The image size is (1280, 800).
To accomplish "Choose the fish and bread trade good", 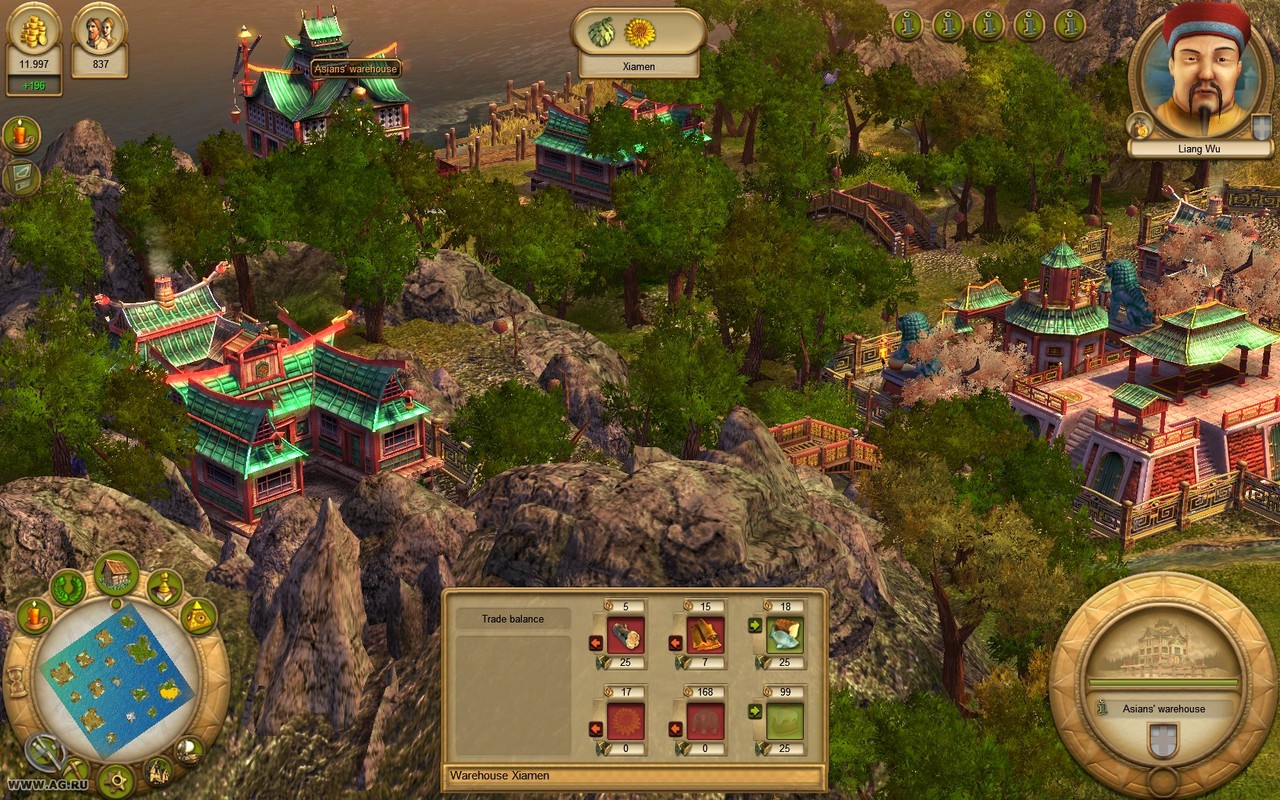I will pyautogui.click(x=785, y=635).
